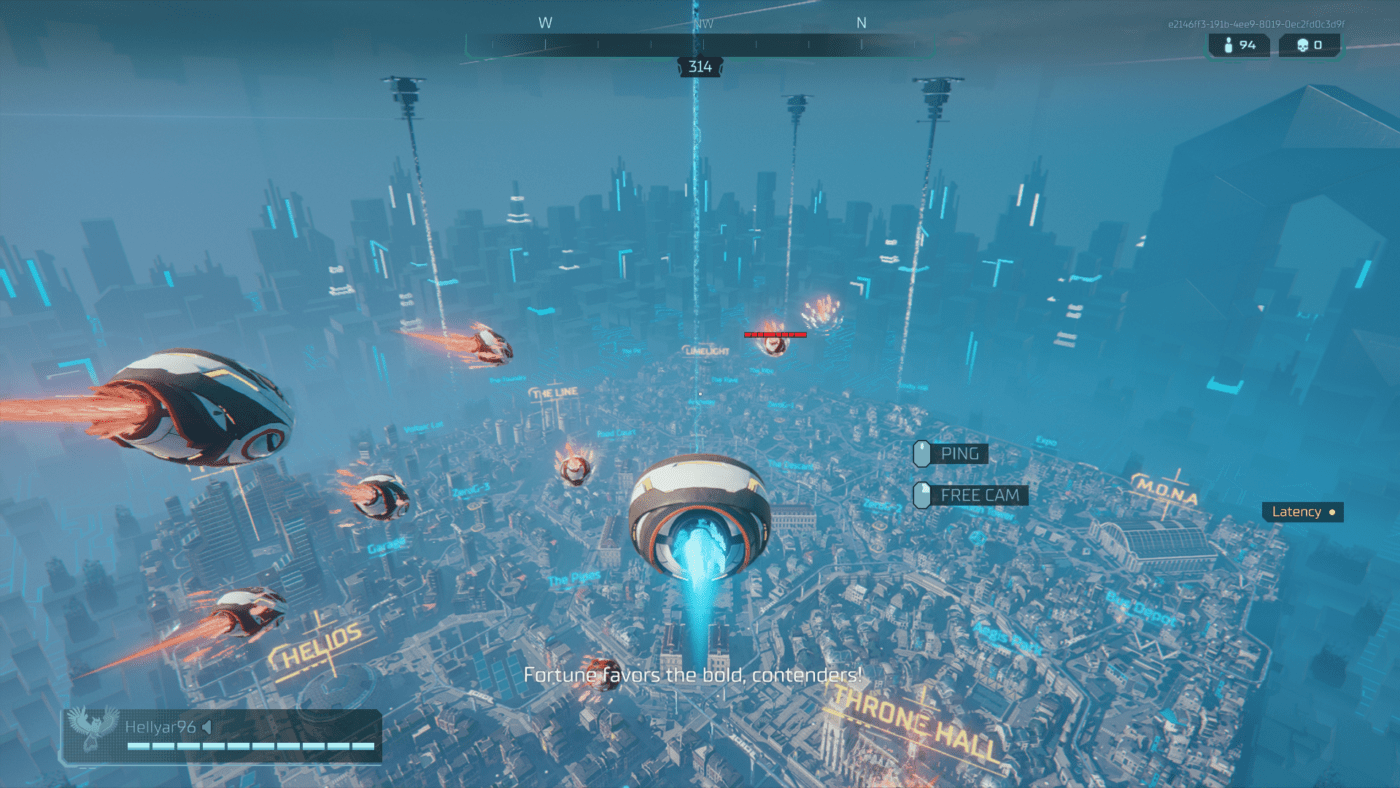Click the 314 compass heading marker
This screenshot has height=788, width=1400.
700,66
